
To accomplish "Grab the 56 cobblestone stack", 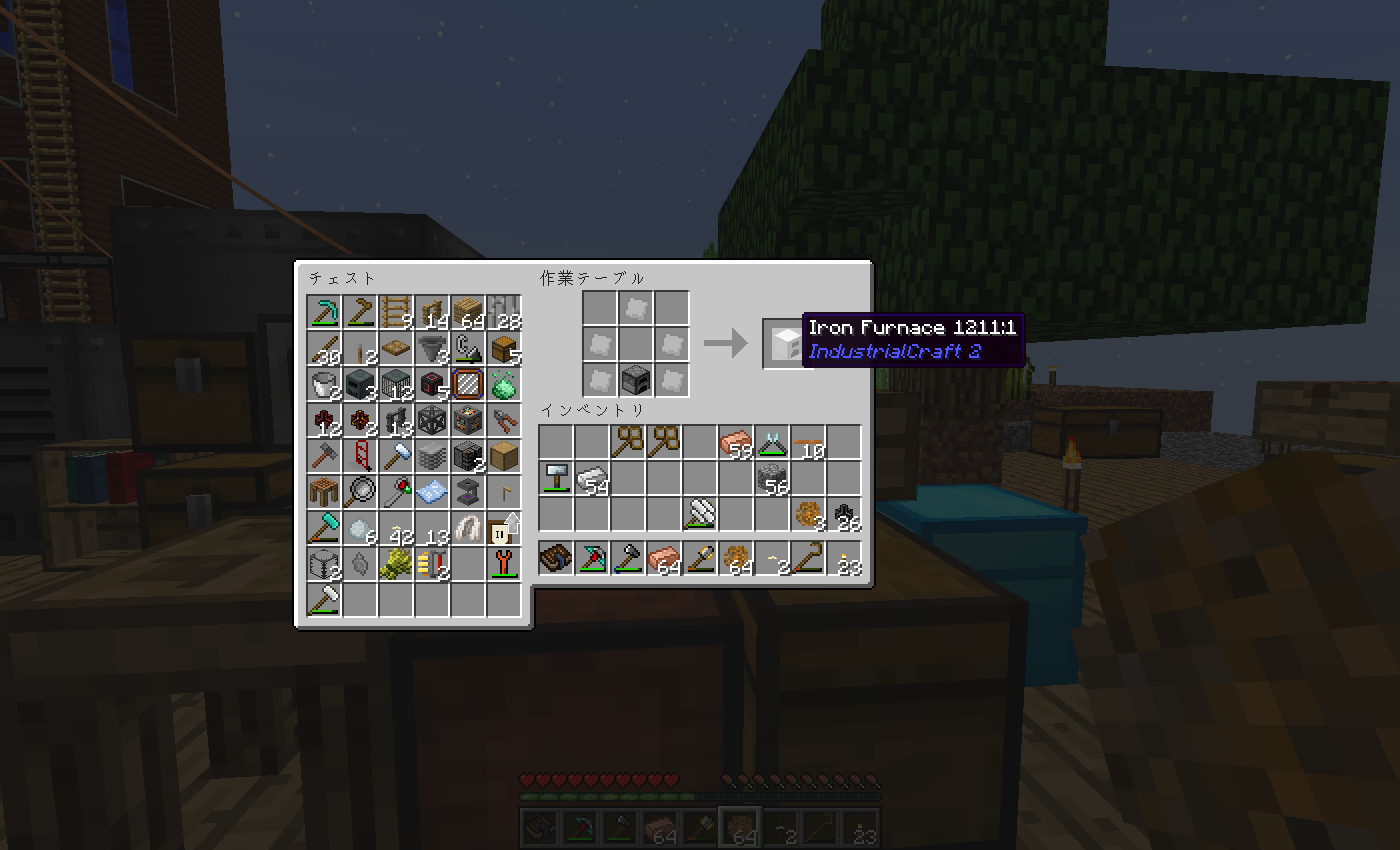I will point(772,478).
